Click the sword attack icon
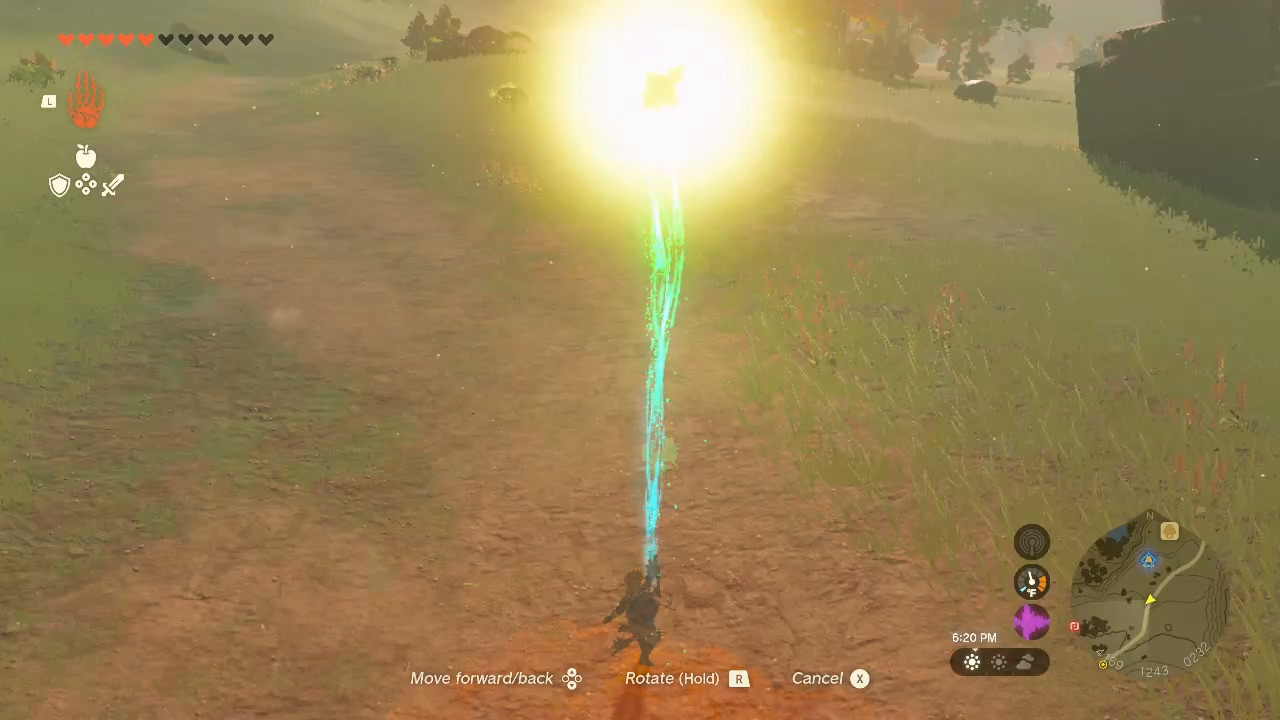The height and width of the screenshot is (720, 1280). click(x=112, y=184)
